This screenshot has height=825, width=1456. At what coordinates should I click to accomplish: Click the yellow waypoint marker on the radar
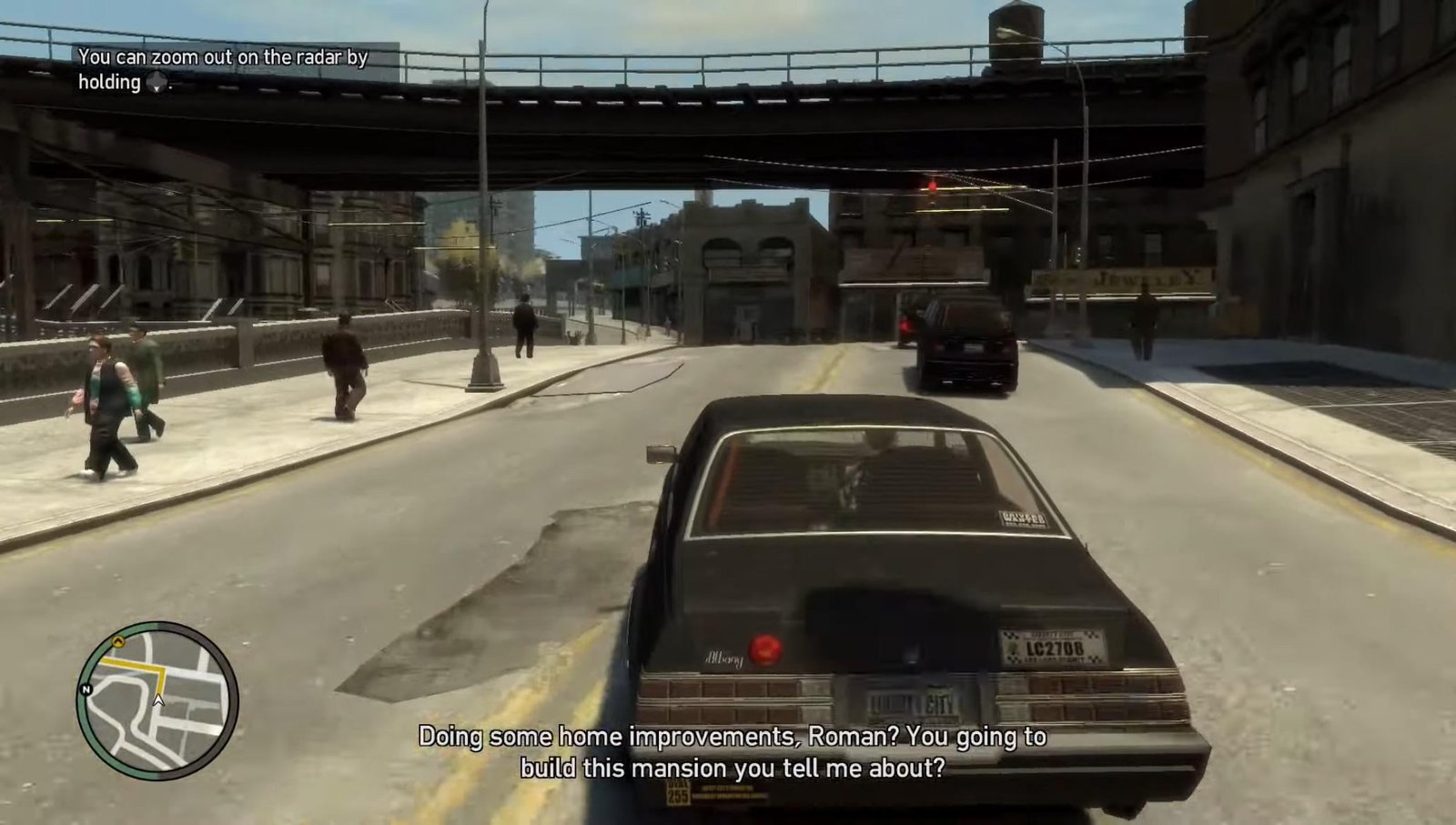[x=119, y=640]
